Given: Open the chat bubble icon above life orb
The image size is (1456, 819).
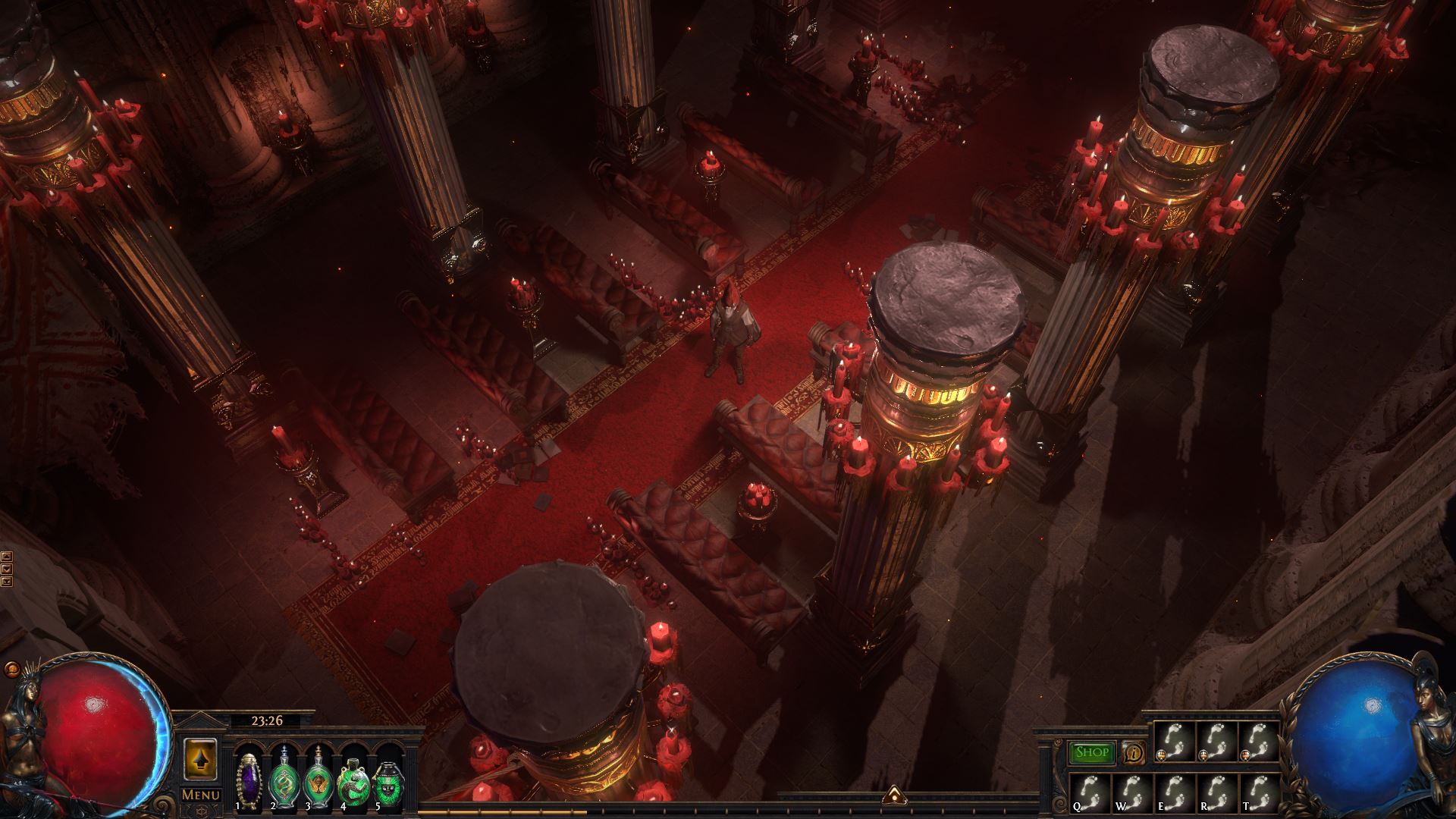Looking at the screenshot, I should (x=12, y=670).
